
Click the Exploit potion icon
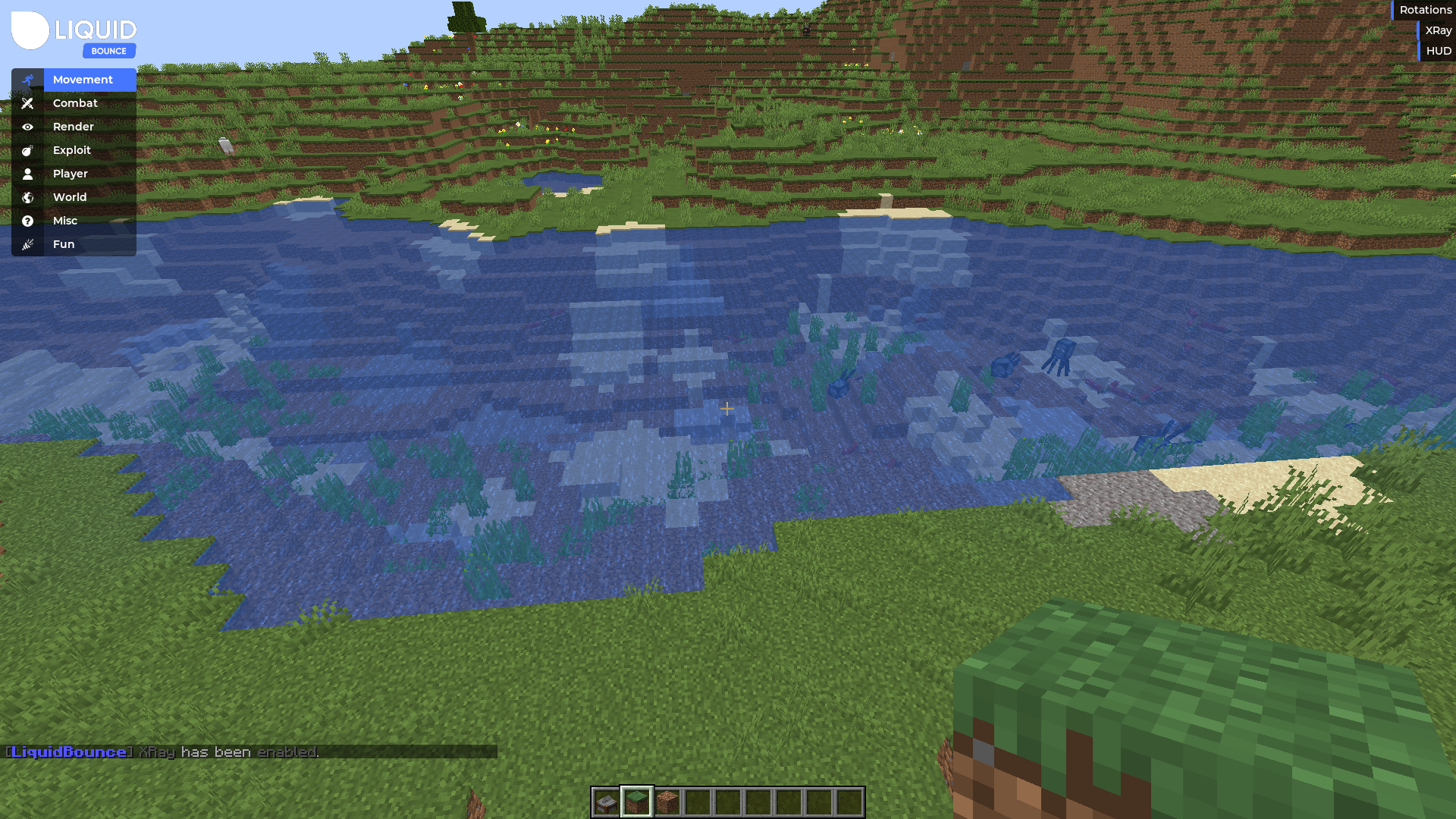28,150
